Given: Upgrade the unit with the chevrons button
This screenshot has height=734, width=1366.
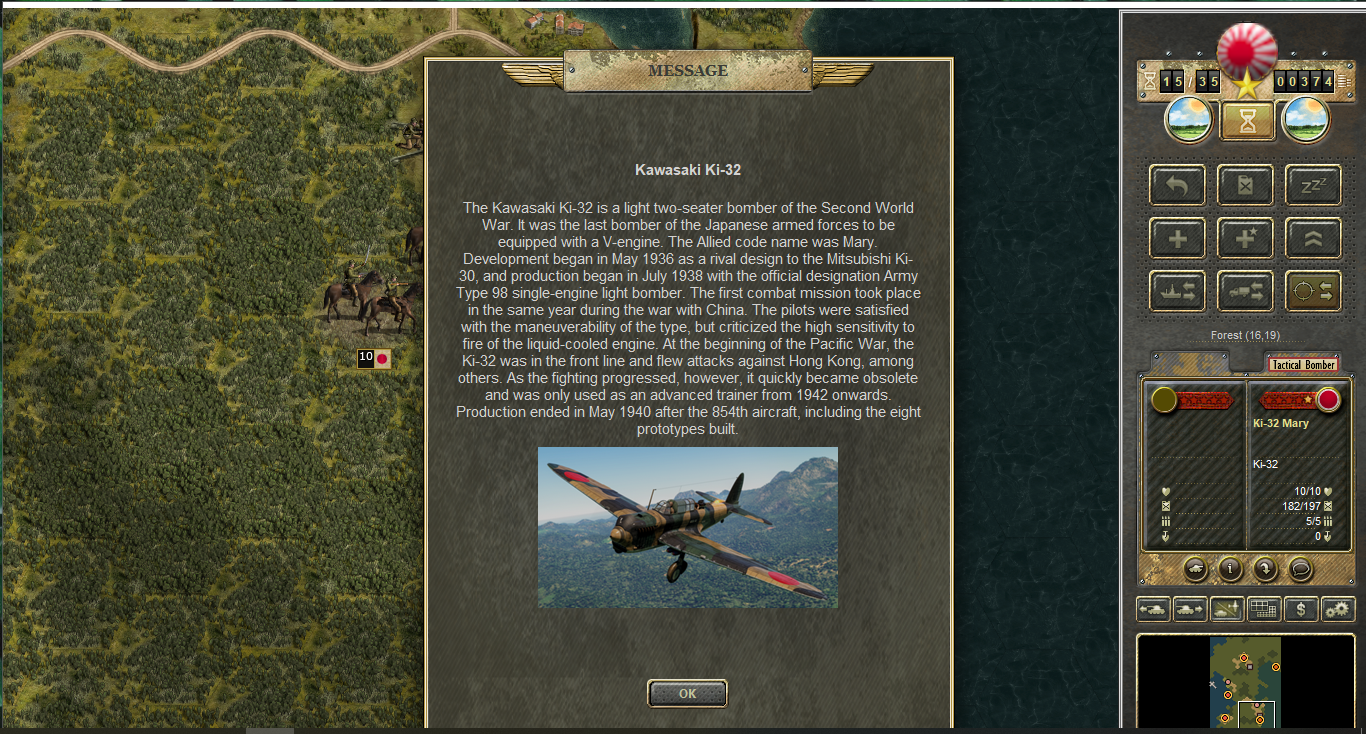Looking at the screenshot, I should [x=1312, y=238].
